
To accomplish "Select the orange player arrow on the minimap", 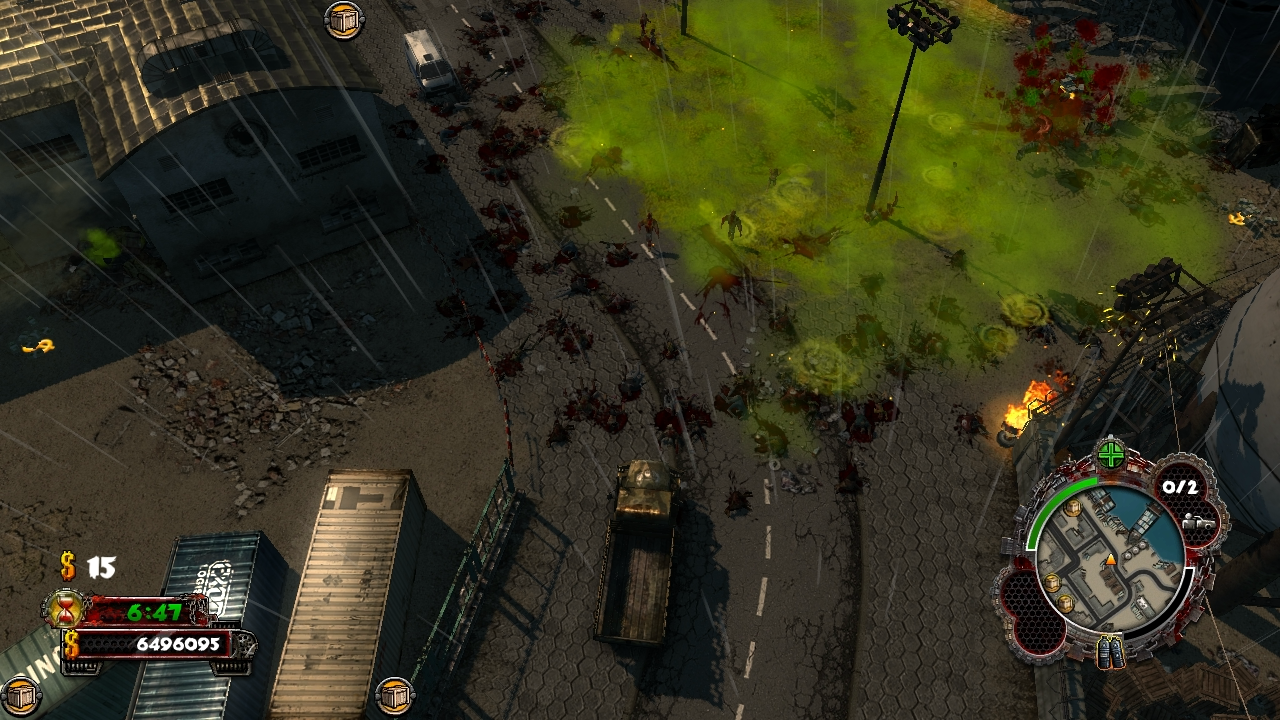I will [x=1111, y=561].
